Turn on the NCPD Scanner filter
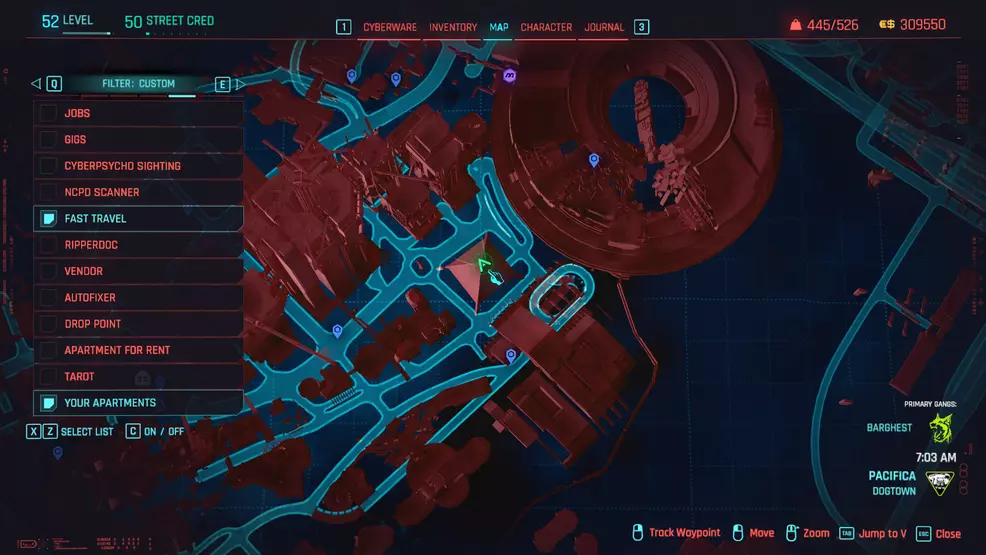 tap(48, 192)
